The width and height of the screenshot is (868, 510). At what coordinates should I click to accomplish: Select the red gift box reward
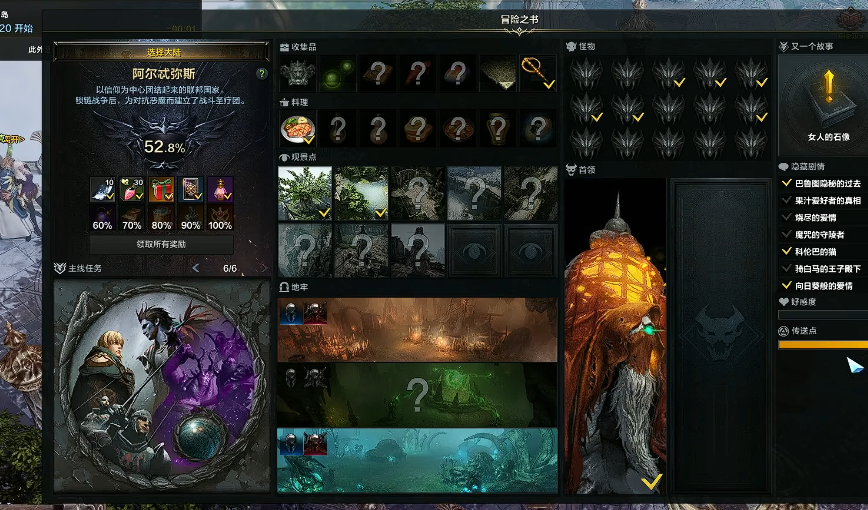[161, 189]
